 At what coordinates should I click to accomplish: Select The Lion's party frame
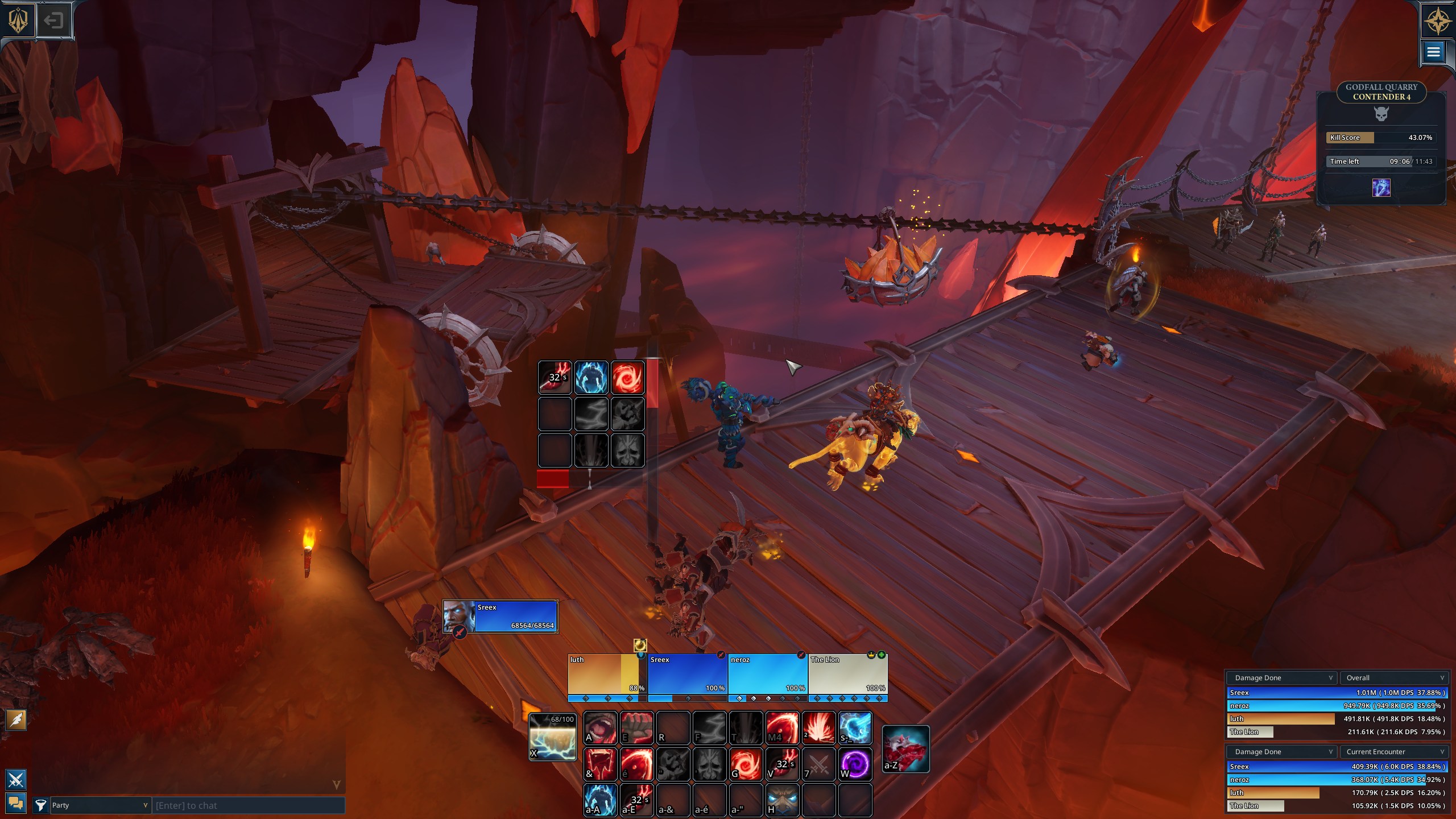point(847,675)
